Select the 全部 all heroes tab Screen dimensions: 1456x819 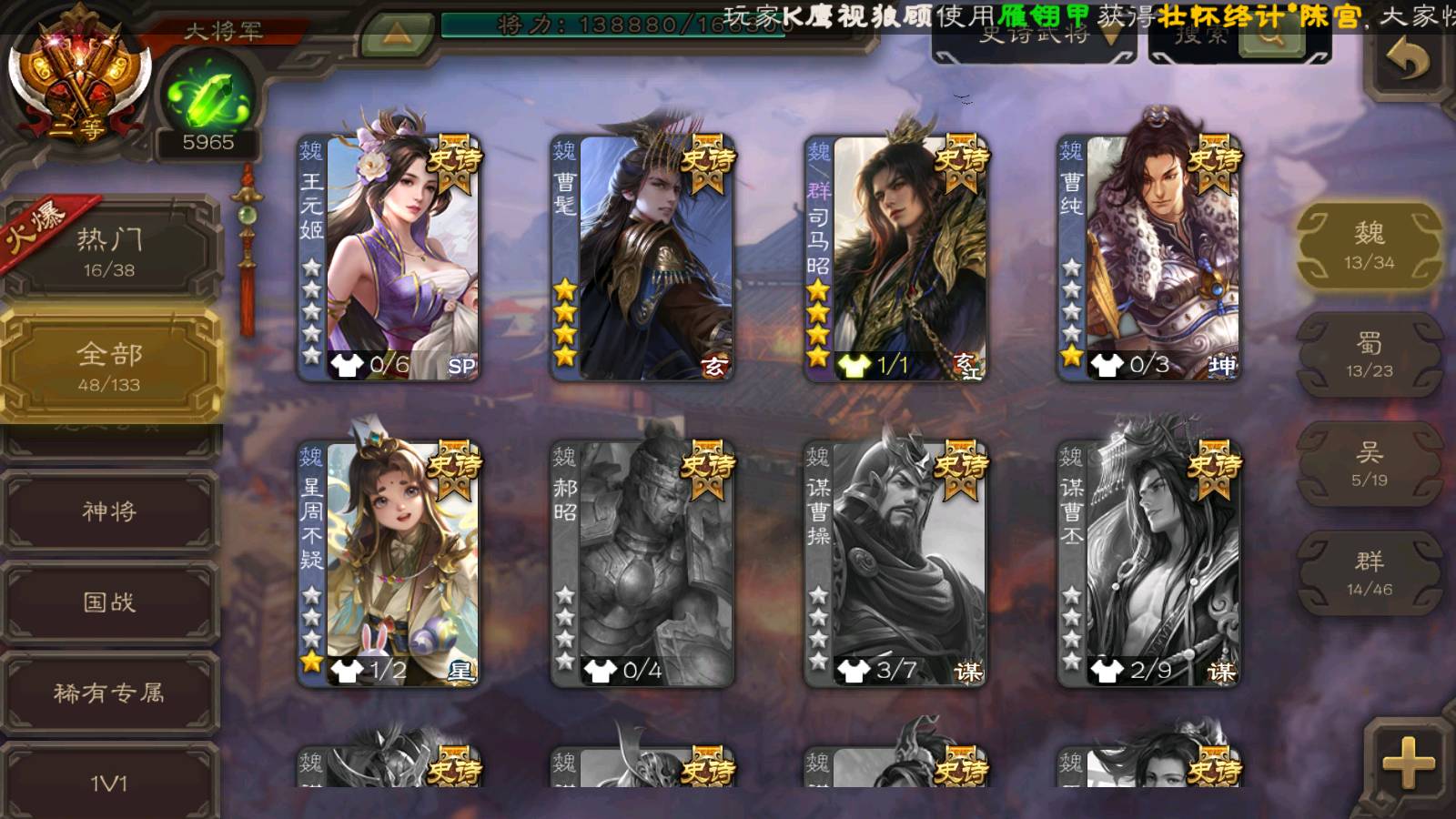109,366
